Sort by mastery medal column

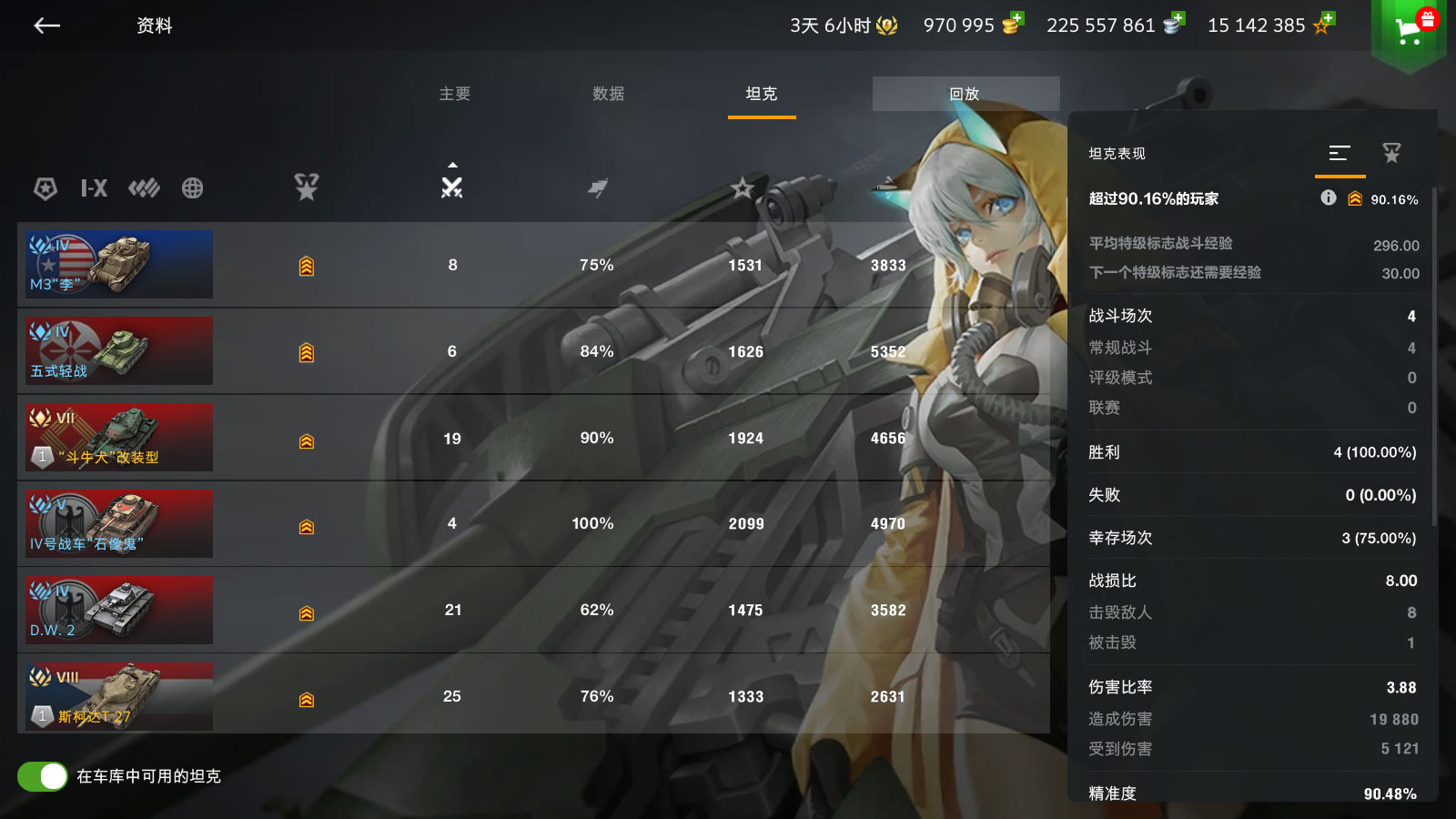tap(307, 187)
